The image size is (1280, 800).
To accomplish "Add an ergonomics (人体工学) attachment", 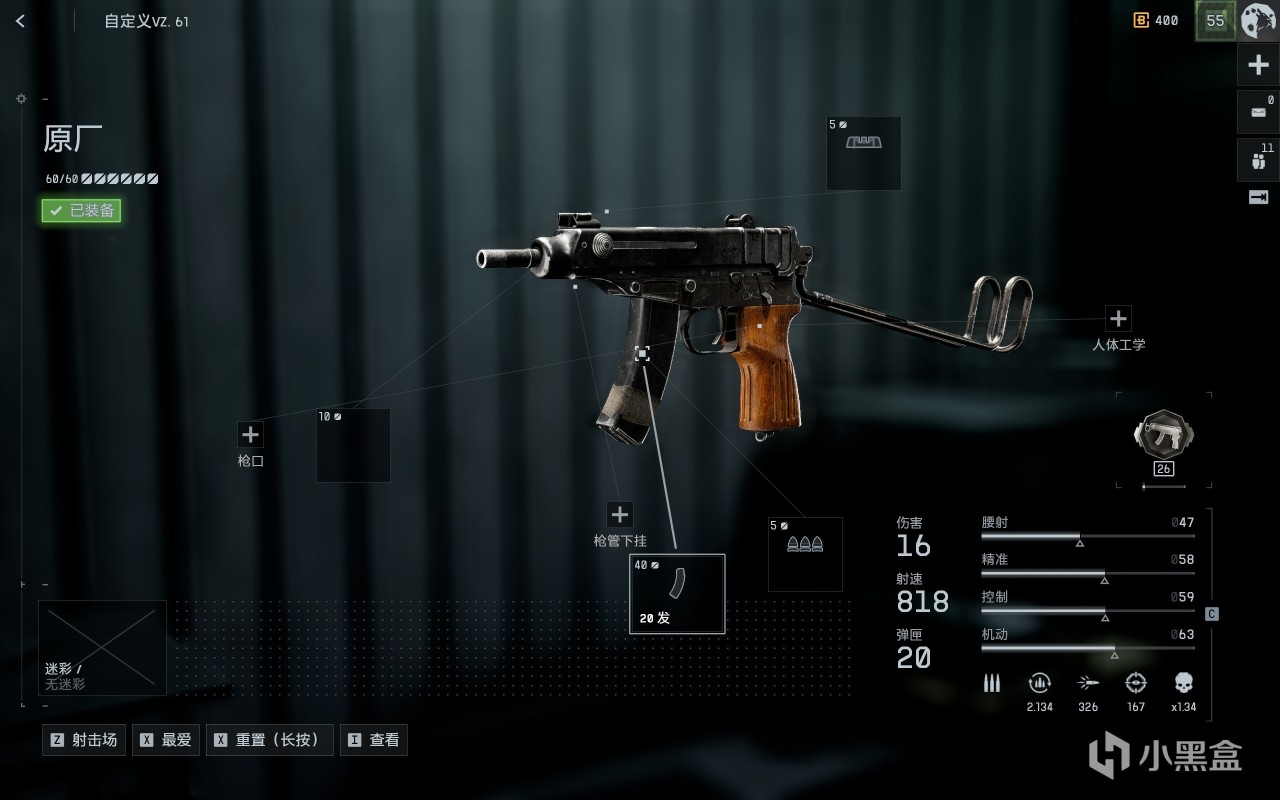I will 1118,319.
